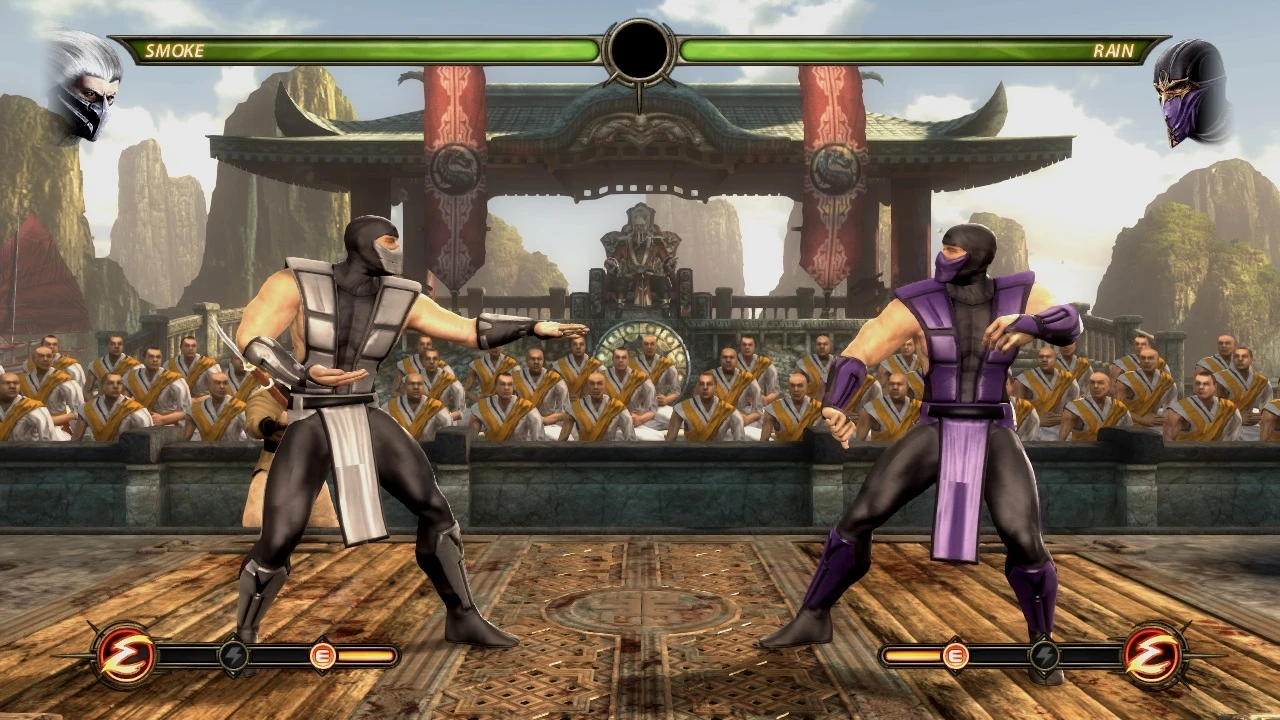Click the figure seated on the throne
This screenshot has width=1280, height=720.
click(x=637, y=250)
